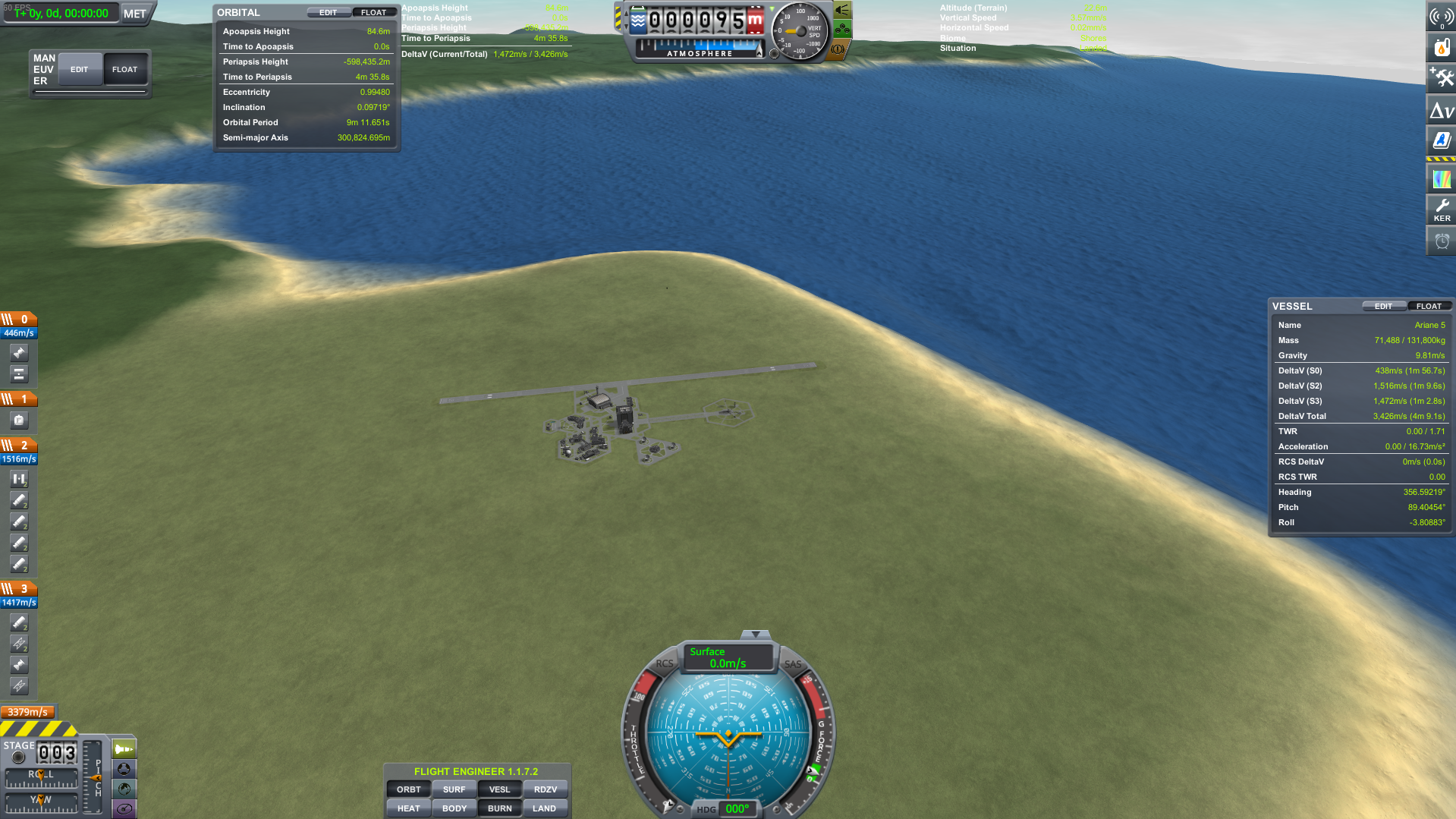Toggle RCS on the navball

663,664
